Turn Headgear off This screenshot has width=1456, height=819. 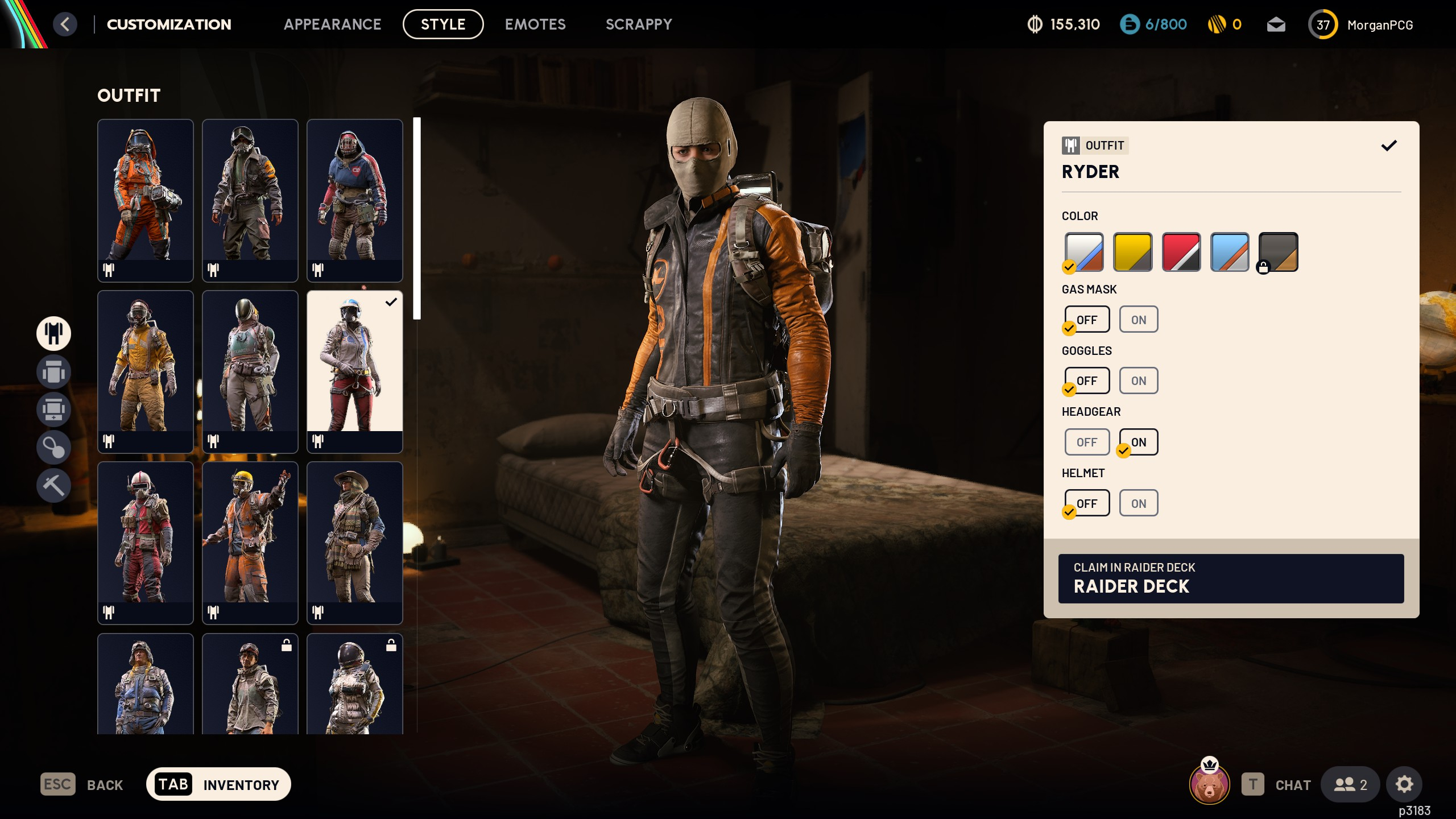(x=1086, y=442)
